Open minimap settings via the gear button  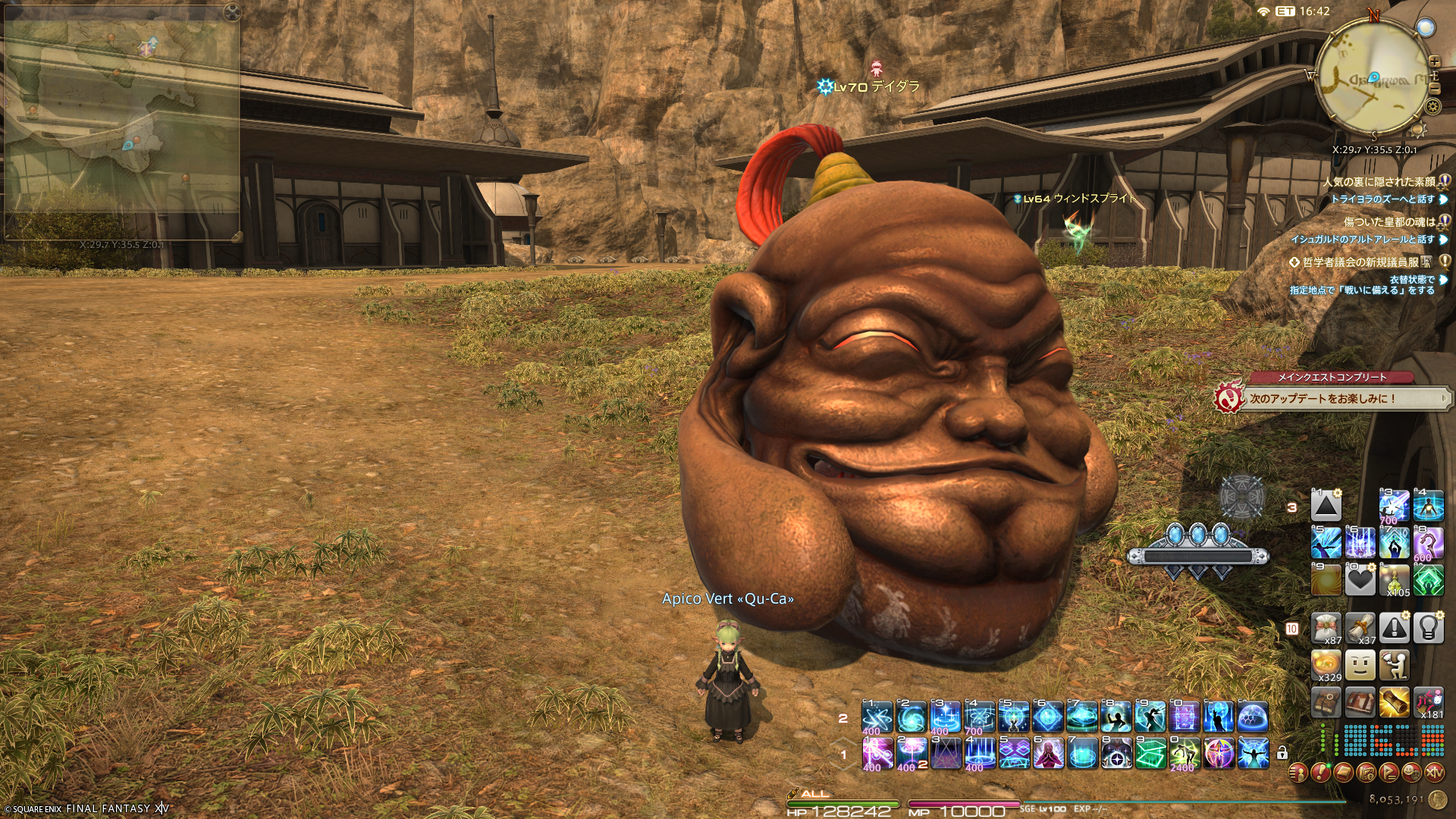point(1432,105)
